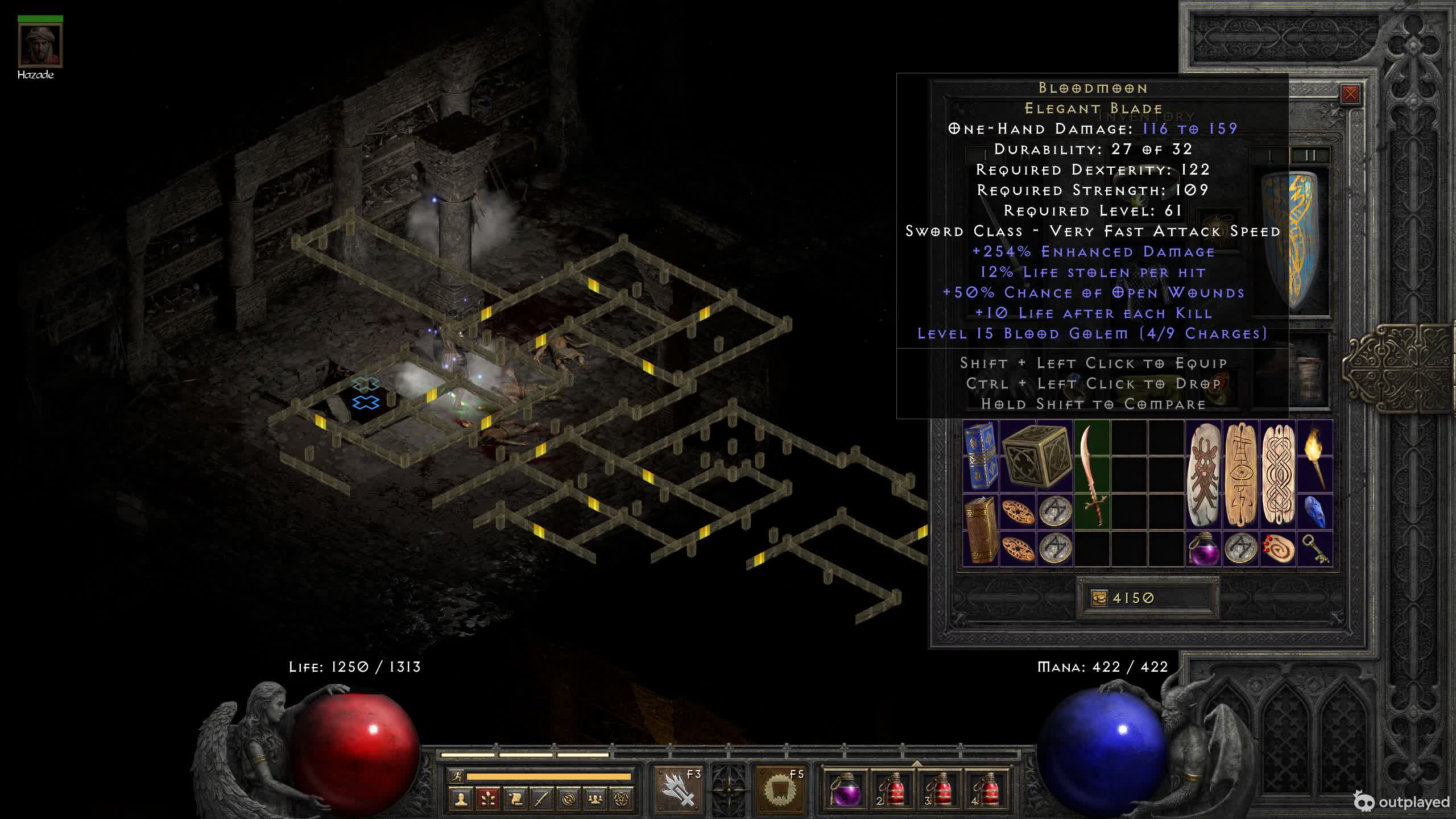Click the demon-face grand charm

click(1203, 475)
